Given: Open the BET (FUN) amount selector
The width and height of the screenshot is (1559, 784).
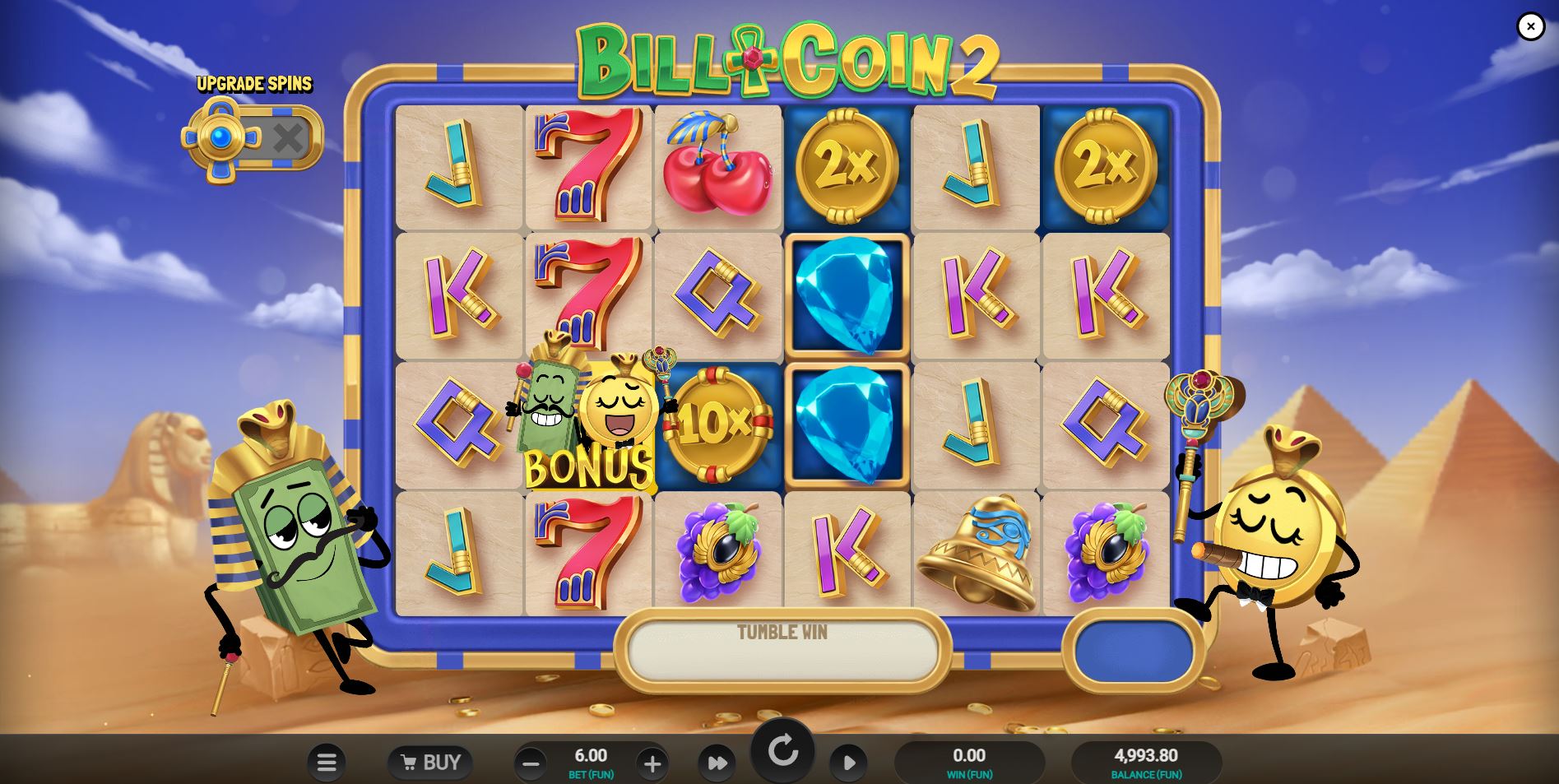Looking at the screenshot, I should click(x=591, y=762).
